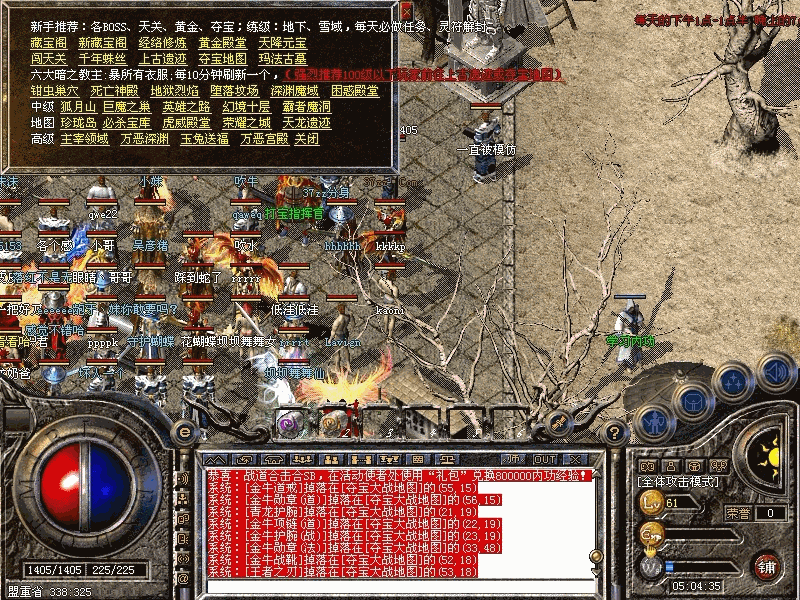The image size is (800, 600).
Task: Click the 玉兔送福 link
Action: coord(204,139)
